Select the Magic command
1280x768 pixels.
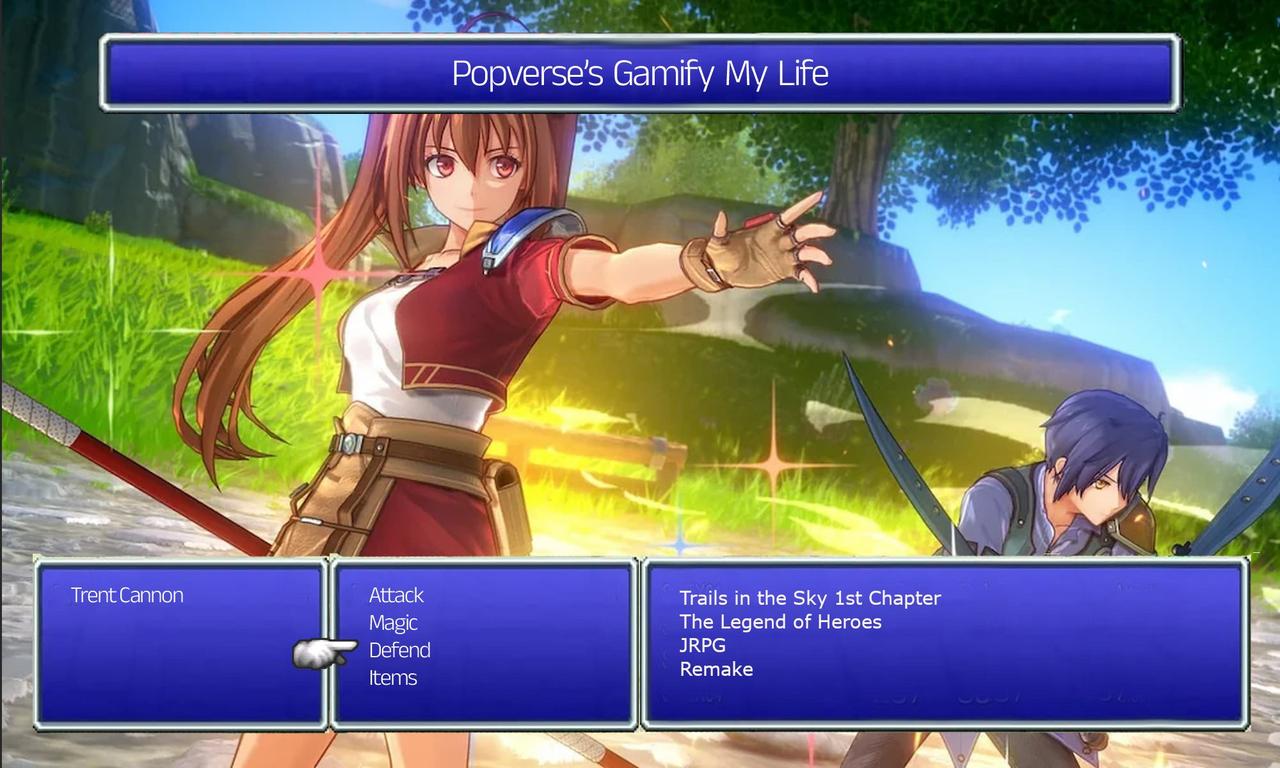pyautogui.click(x=392, y=622)
